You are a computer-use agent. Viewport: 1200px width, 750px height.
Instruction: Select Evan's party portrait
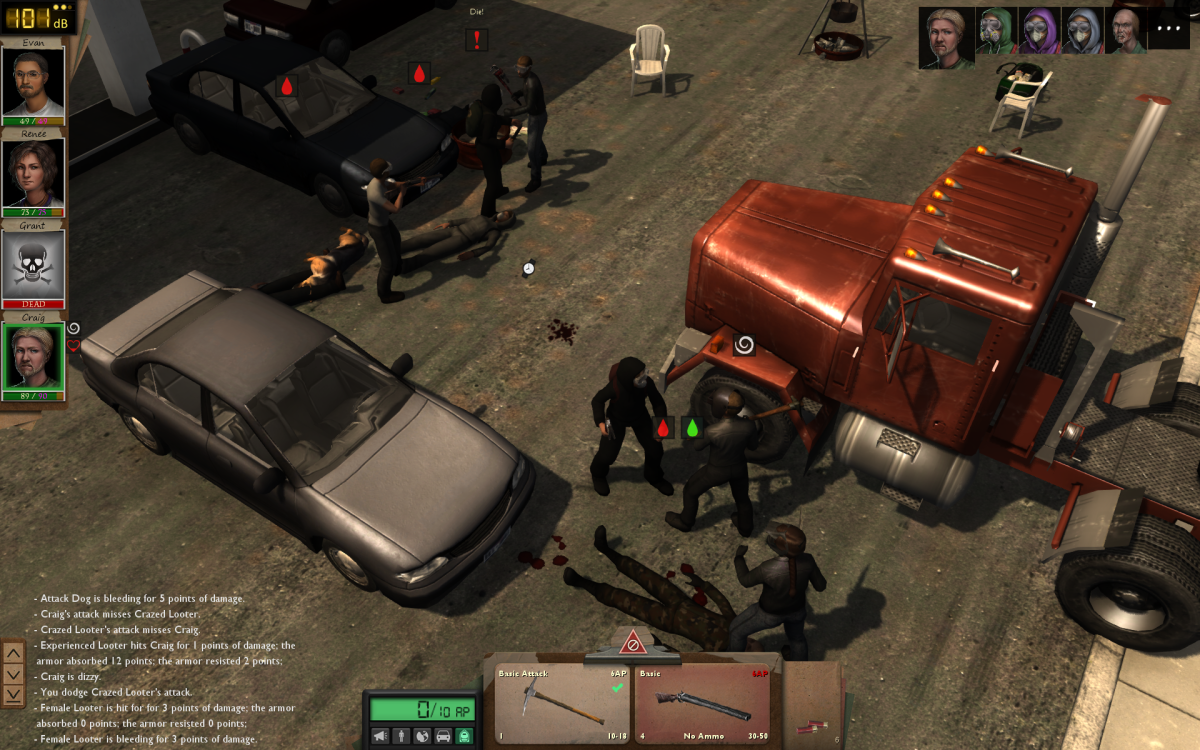[33, 82]
